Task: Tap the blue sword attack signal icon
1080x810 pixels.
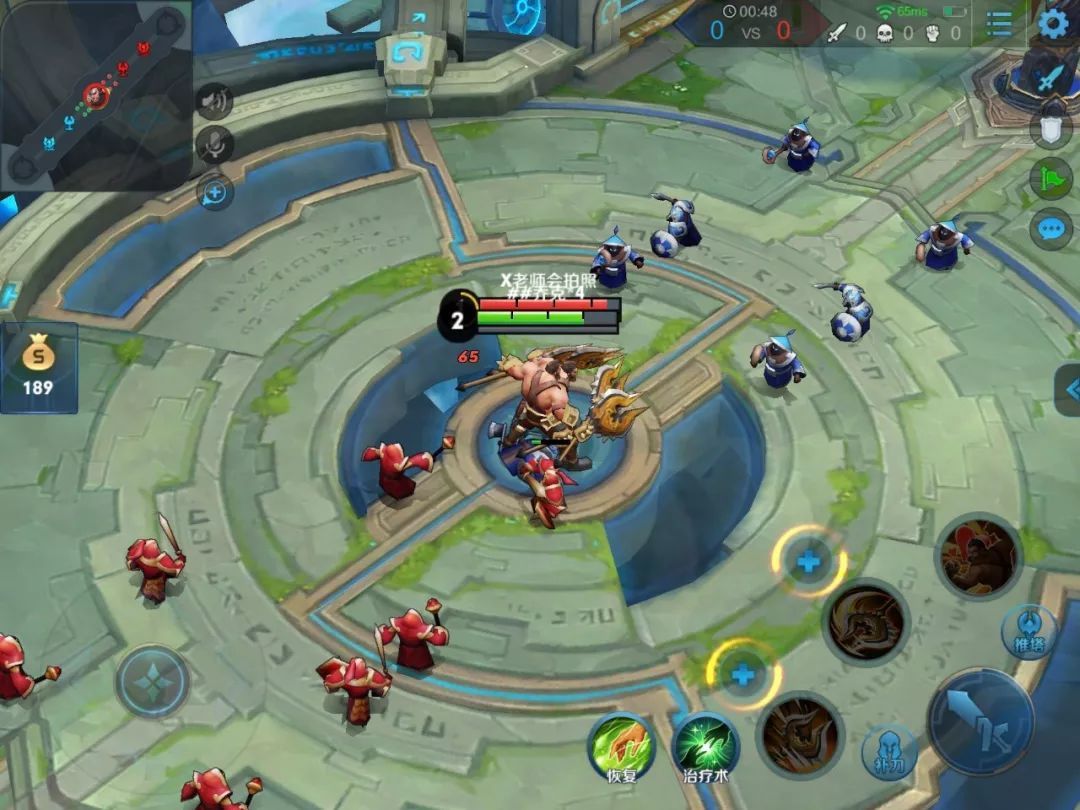Action: click(1050, 78)
